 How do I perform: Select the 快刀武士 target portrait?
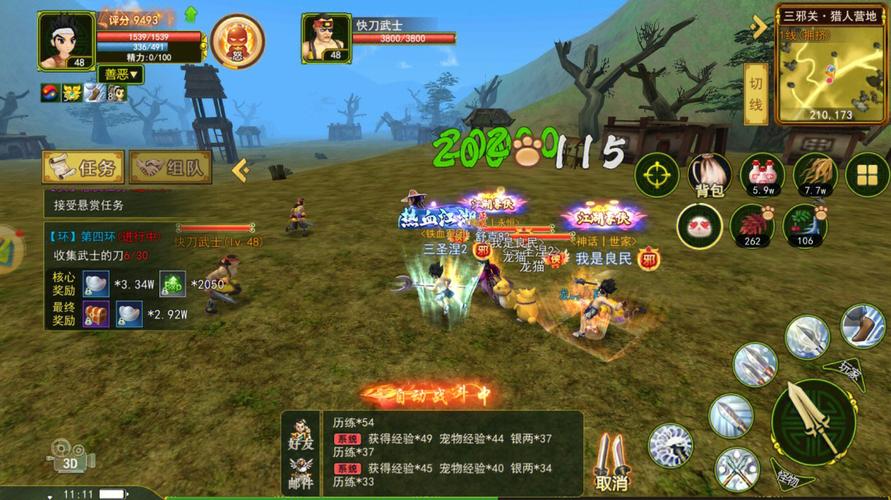(326, 38)
